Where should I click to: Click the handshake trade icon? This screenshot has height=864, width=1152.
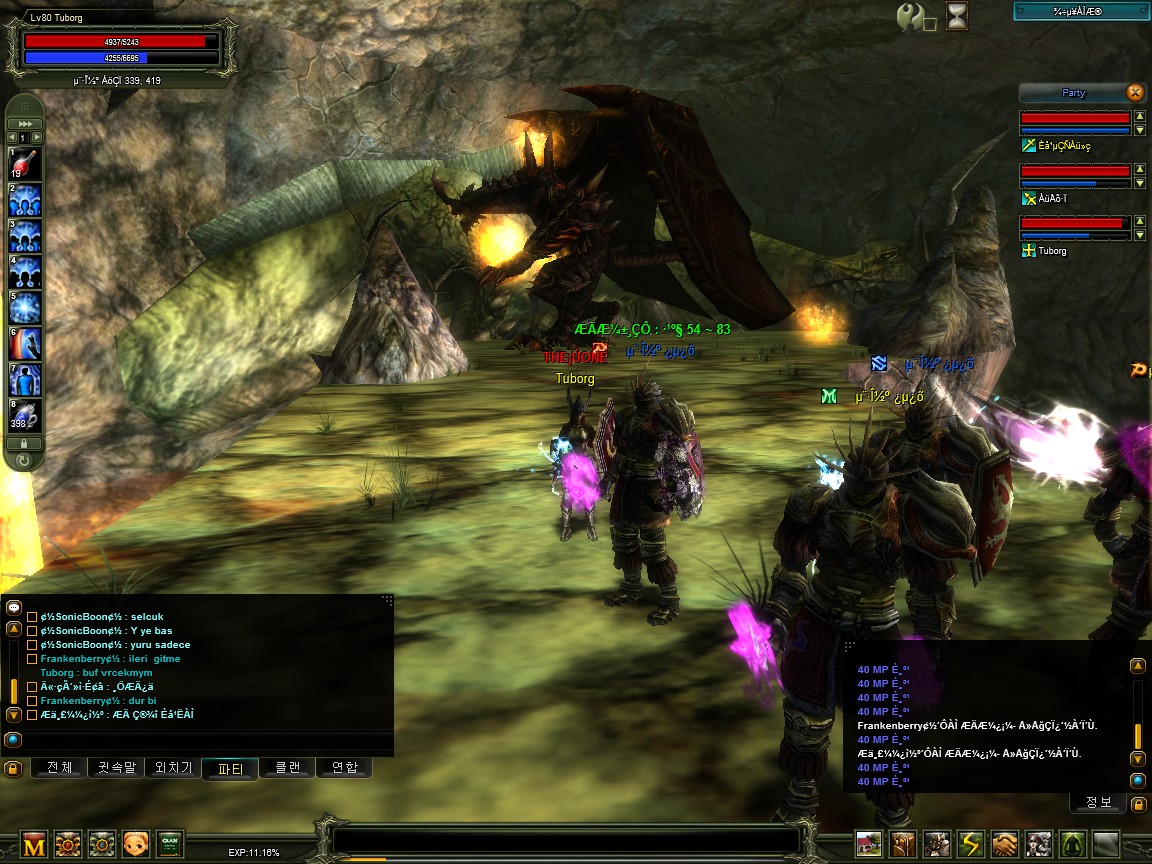tap(1005, 844)
